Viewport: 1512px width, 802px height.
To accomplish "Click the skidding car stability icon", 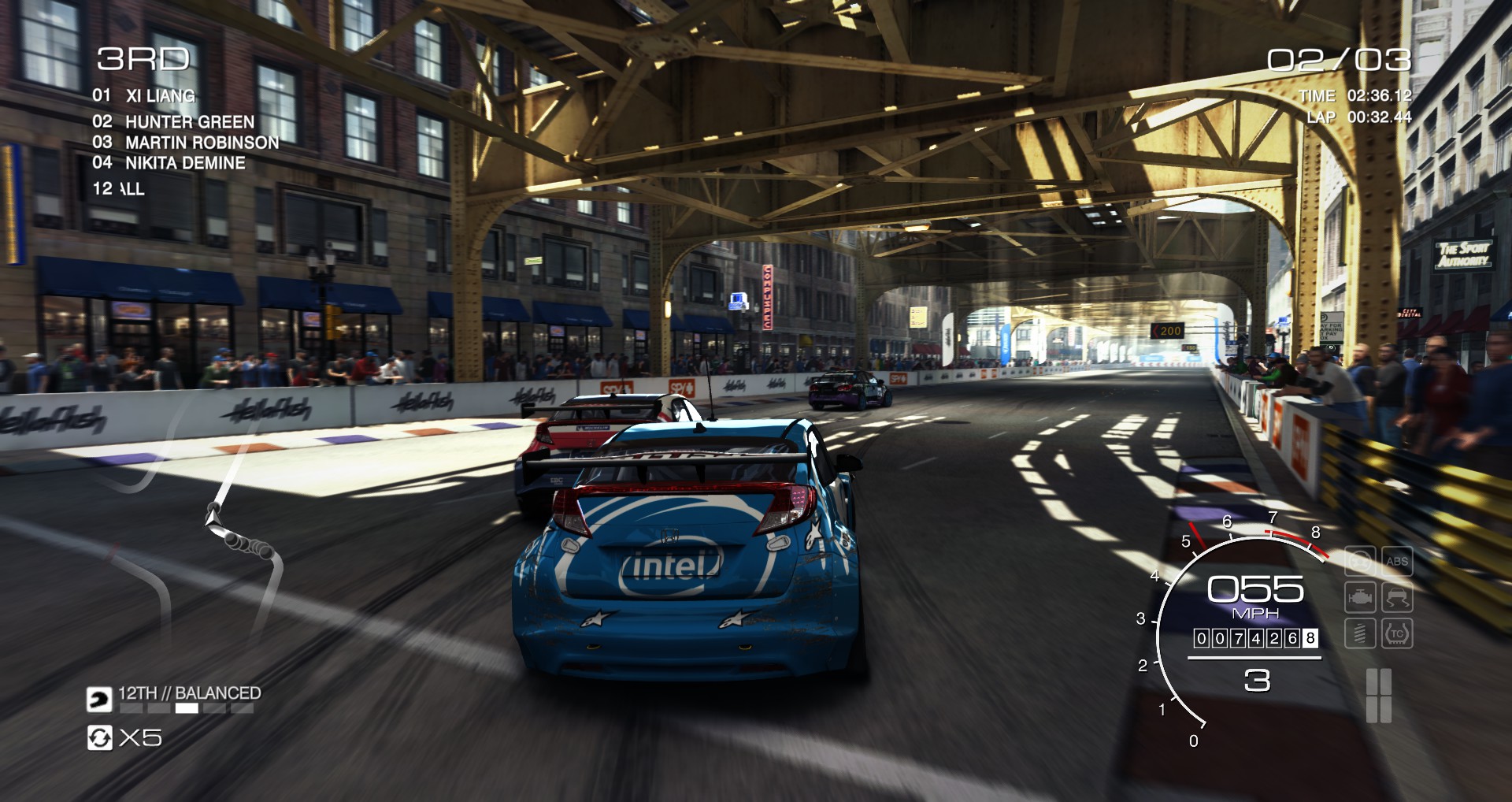I will (x=1396, y=597).
